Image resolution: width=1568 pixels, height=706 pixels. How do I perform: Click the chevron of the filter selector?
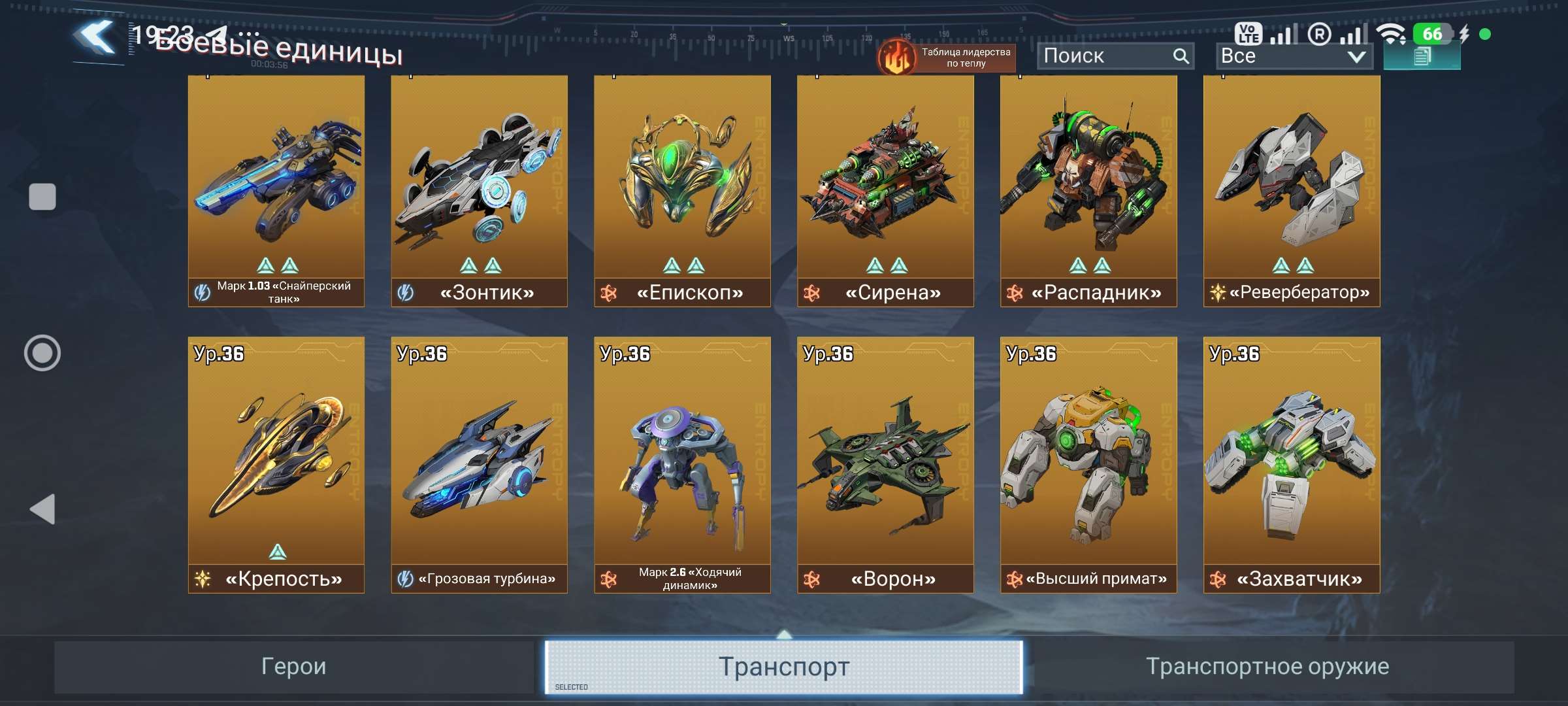click(1357, 57)
